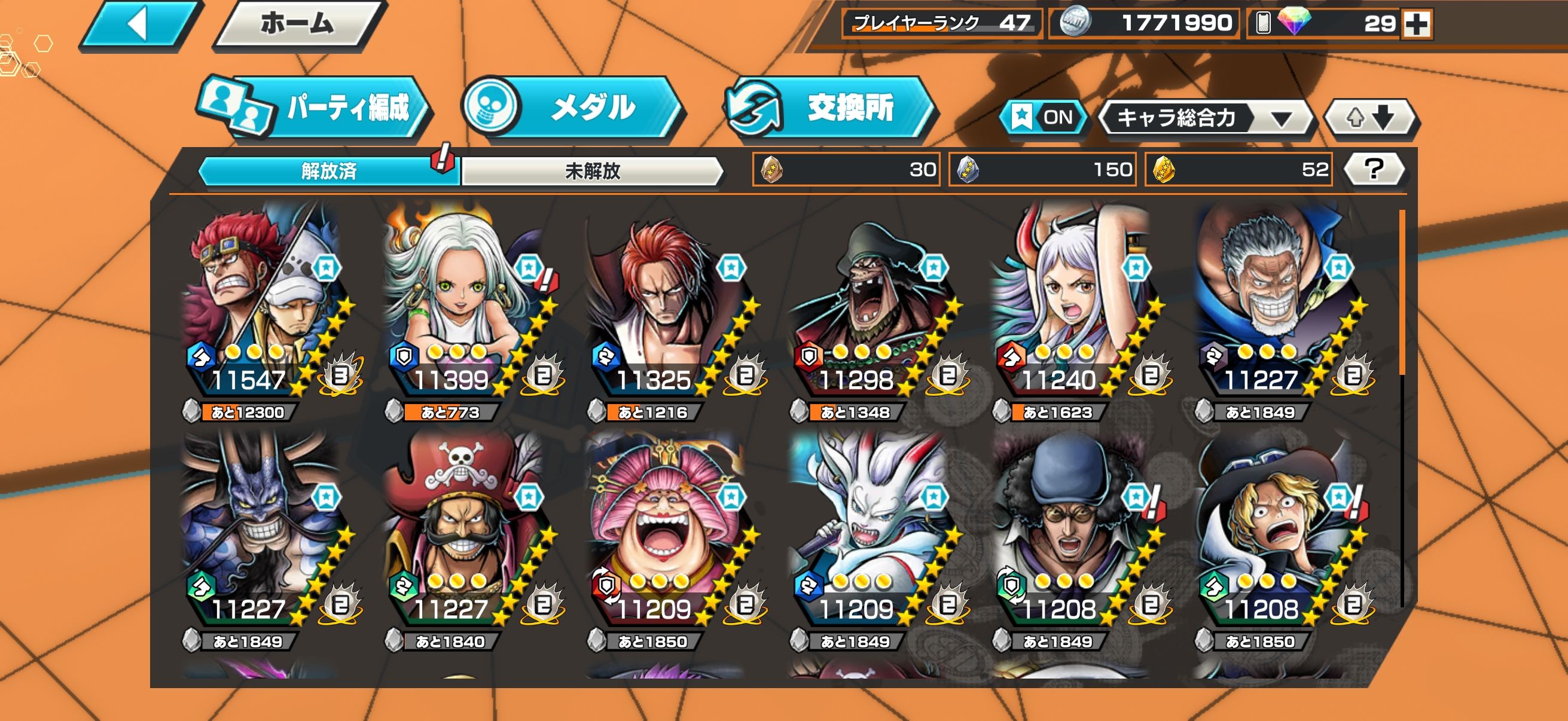Add rainbow diamonds with plus button

point(1417,25)
